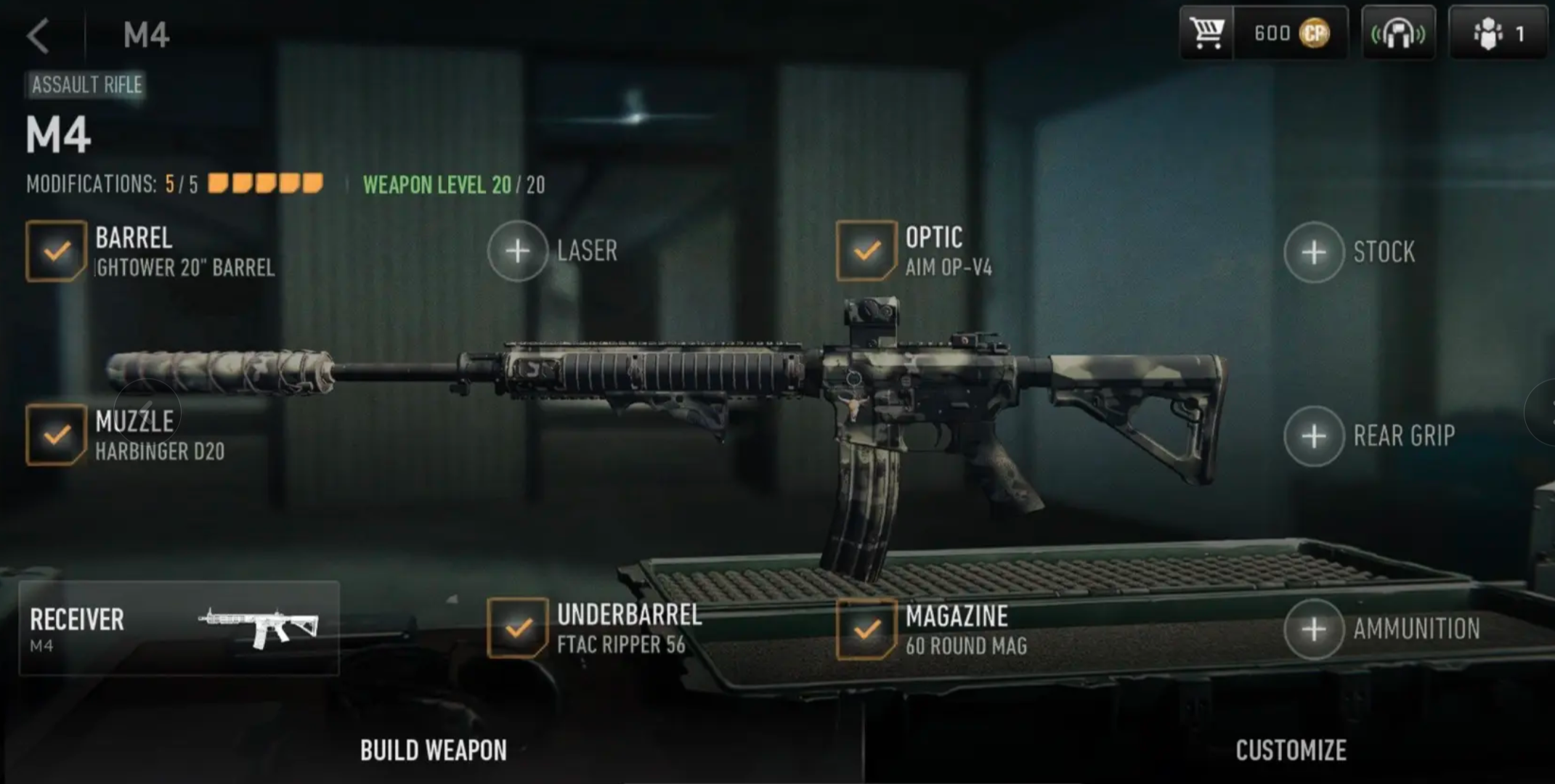The image size is (1555, 784).
Task: Add a Rear Grip attachment
Action: tap(1314, 436)
